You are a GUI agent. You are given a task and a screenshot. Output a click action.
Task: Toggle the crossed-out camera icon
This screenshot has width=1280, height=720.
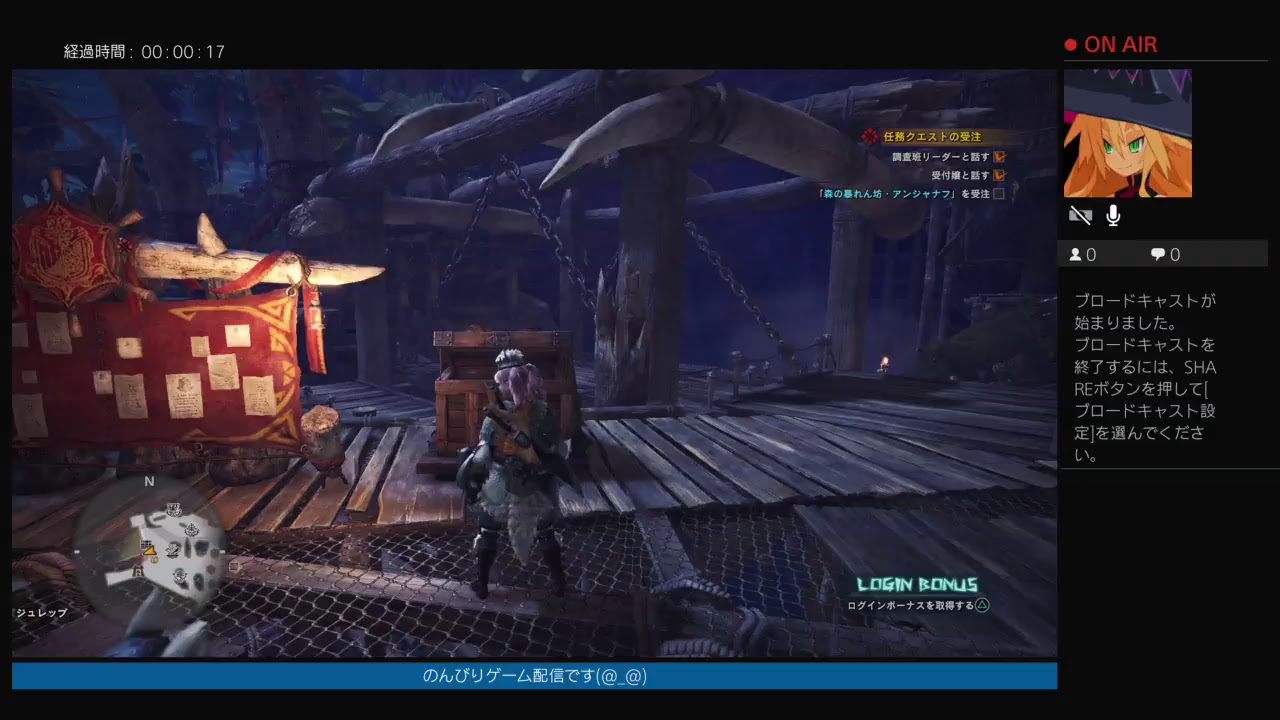click(x=1080, y=215)
